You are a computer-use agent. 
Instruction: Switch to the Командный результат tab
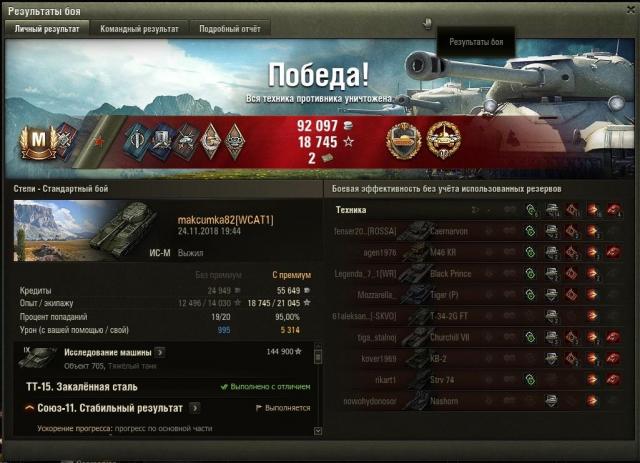tap(139, 29)
